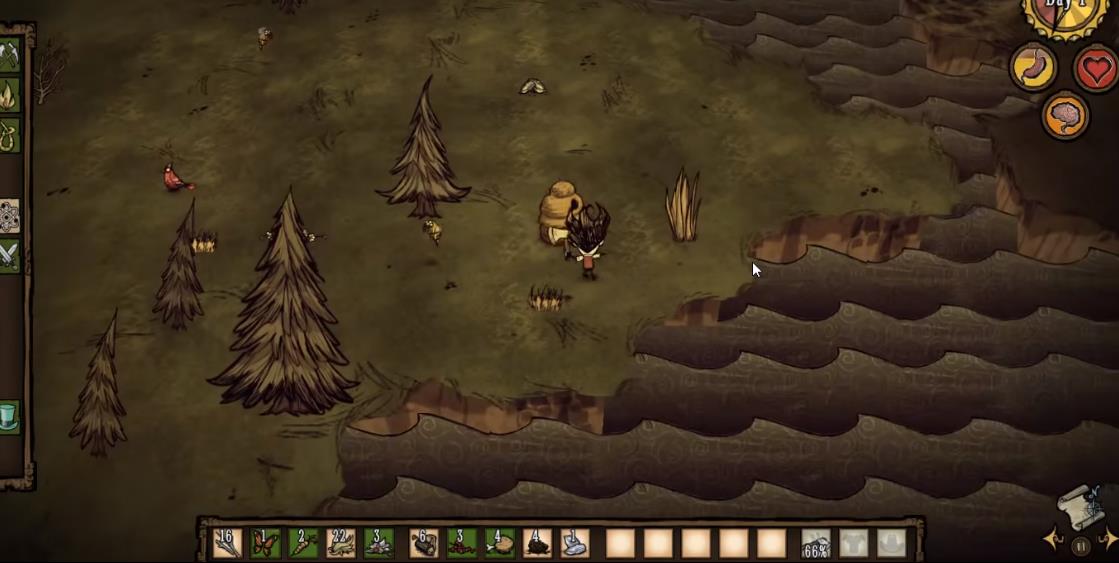Select the twigs stack of 16
This screenshot has height=563, width=1119.
tap(228, 543)
